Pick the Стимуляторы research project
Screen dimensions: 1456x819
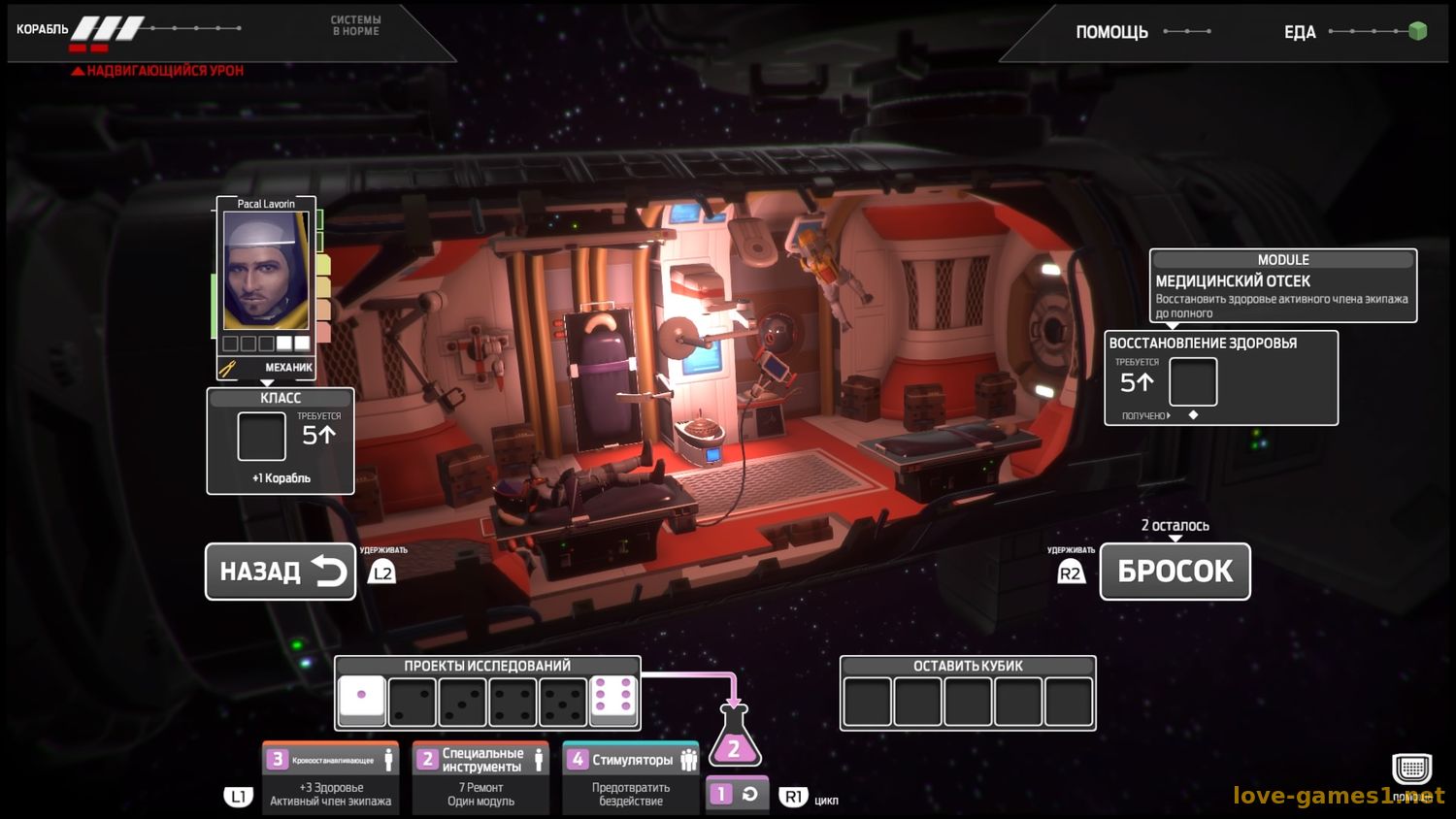631,778
